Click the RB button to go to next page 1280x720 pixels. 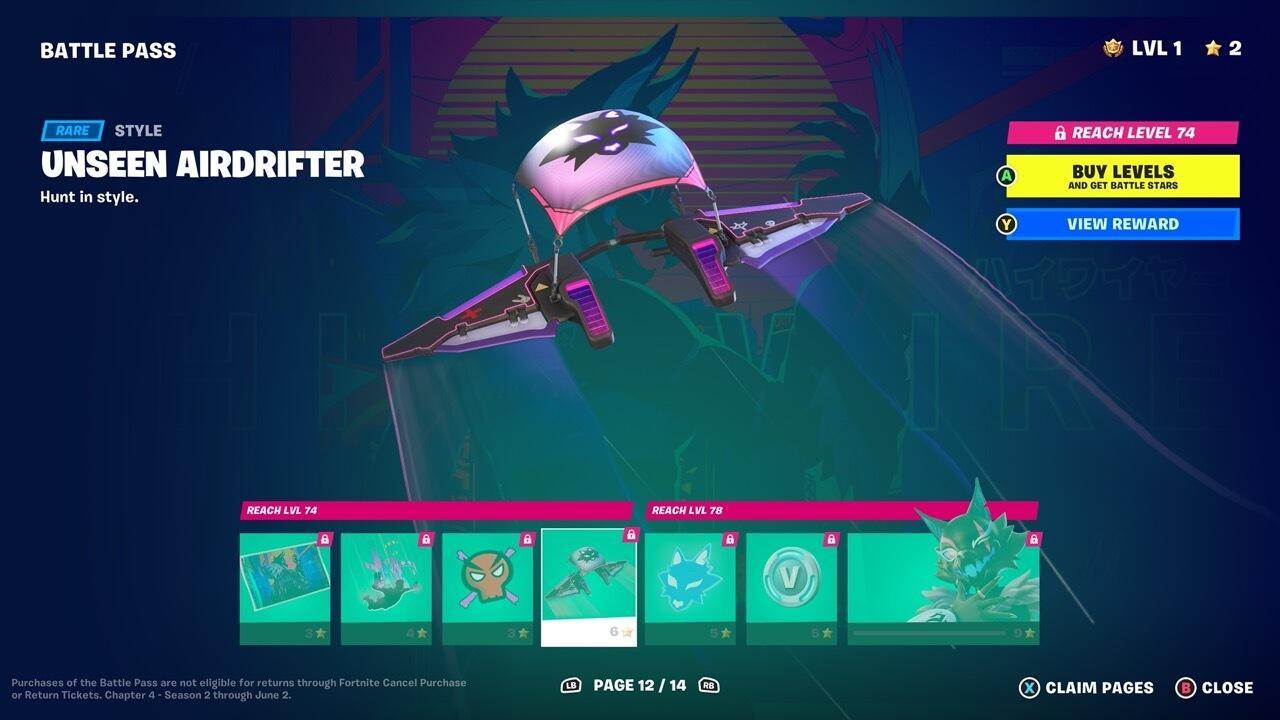coord(710,687)
